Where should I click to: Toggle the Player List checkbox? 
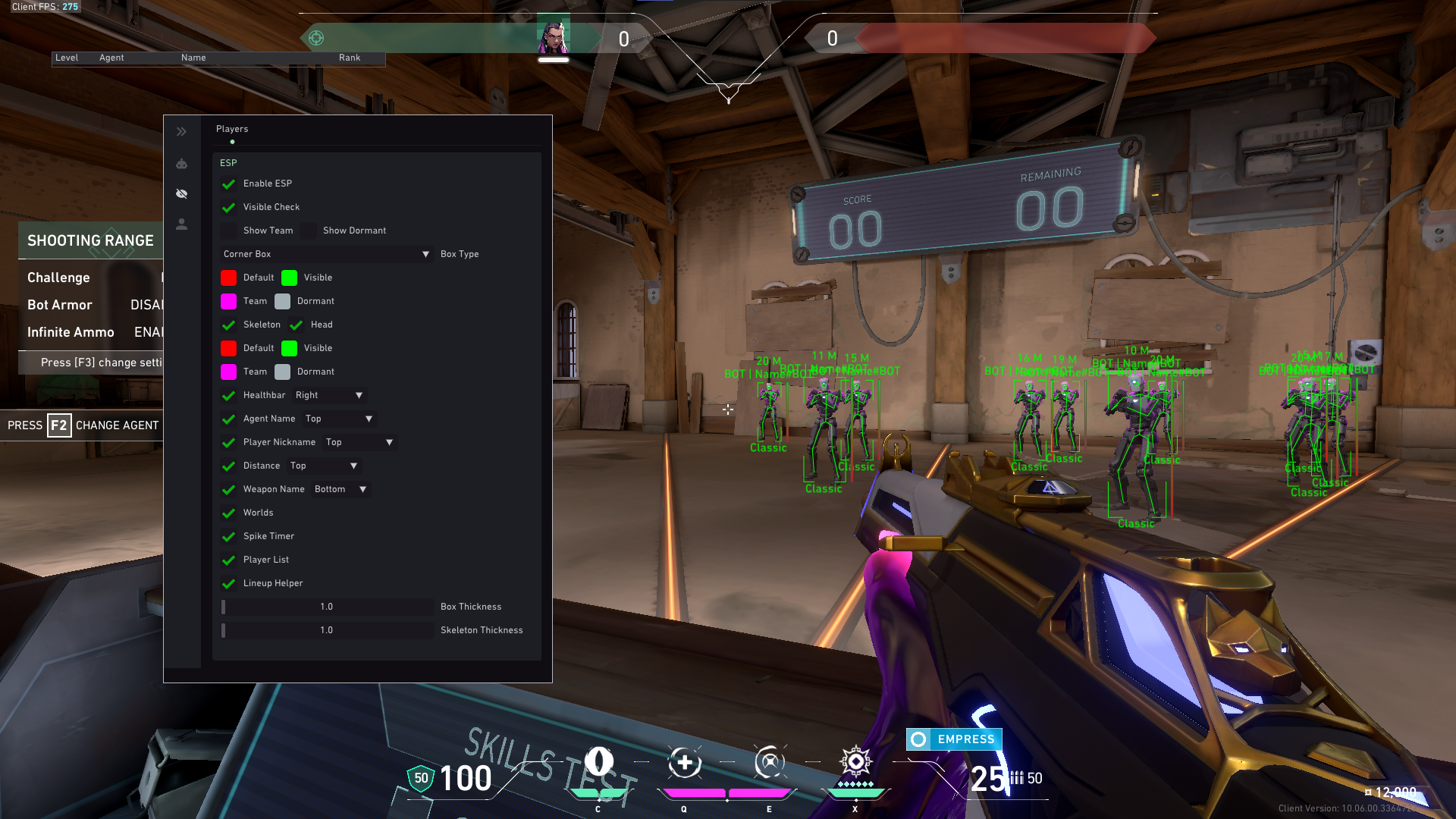(228, 560)
